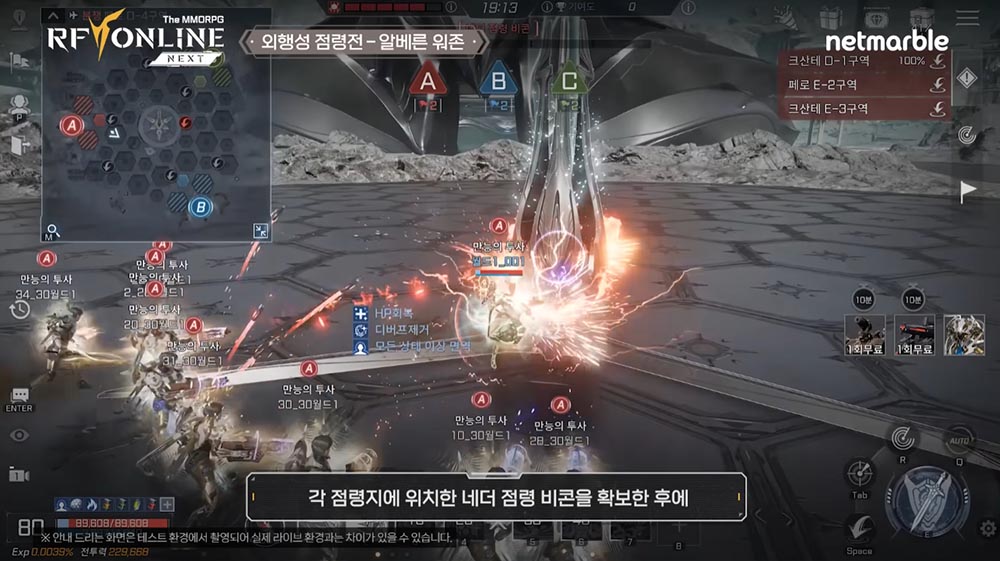Open the party members icon

[x=17, y=104]
